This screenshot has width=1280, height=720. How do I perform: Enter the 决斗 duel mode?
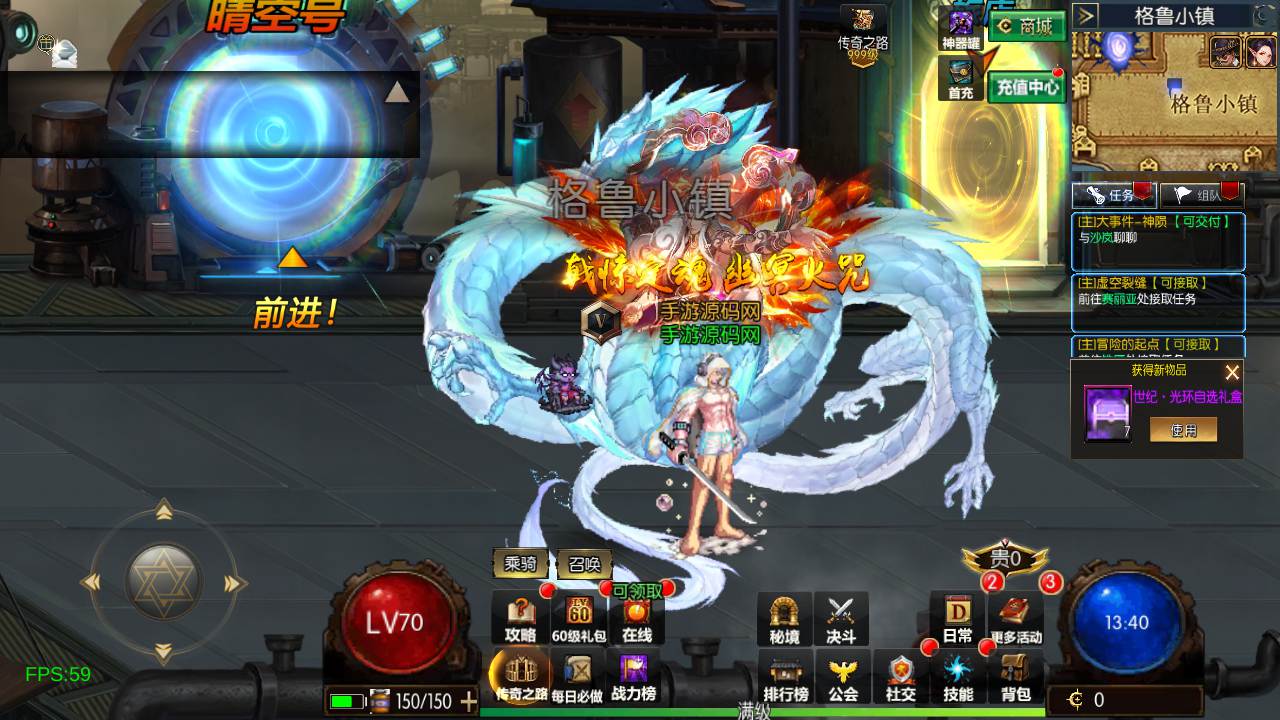pos(841,619)
